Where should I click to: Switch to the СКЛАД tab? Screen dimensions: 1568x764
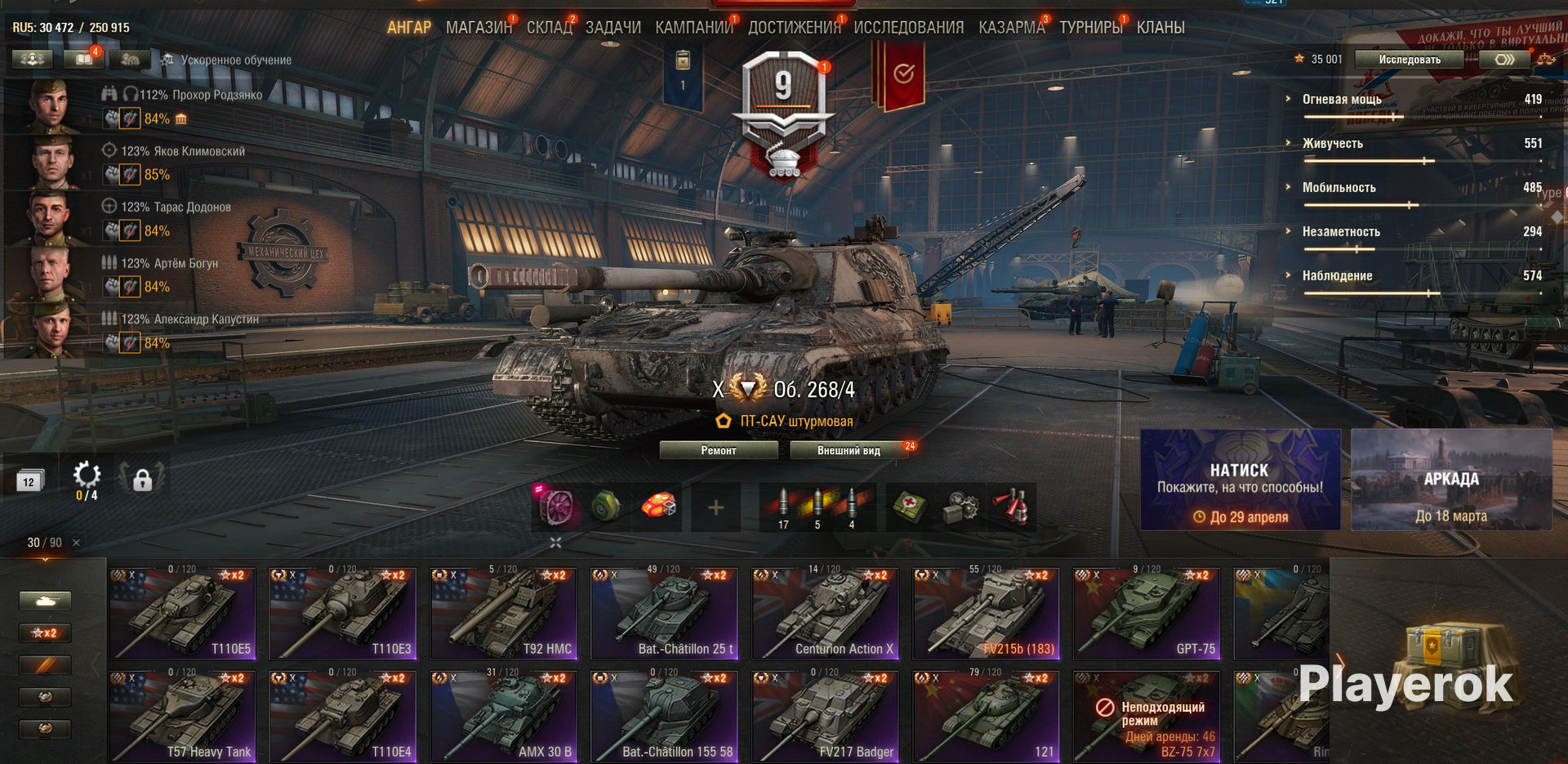coord(549,28)
